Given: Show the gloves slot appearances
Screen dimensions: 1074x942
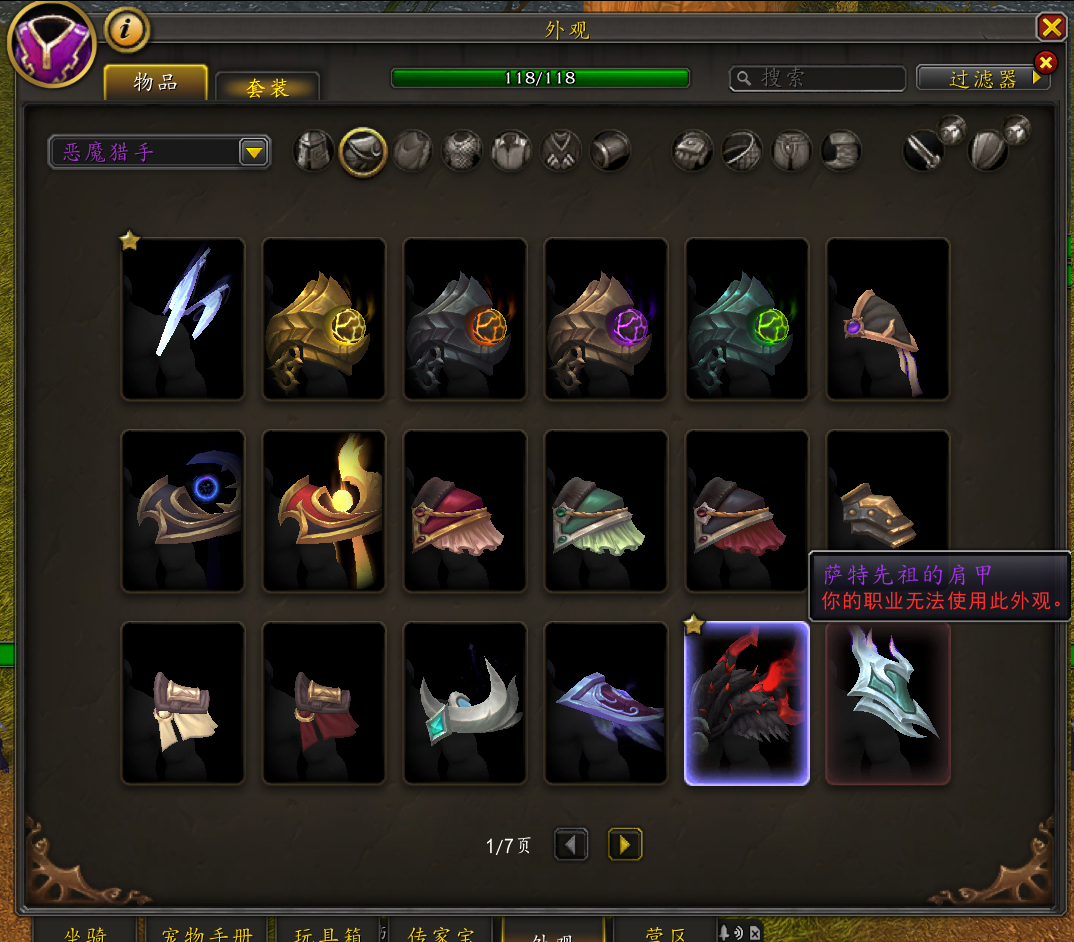Looking at the screenshot, I should [692, 152].
